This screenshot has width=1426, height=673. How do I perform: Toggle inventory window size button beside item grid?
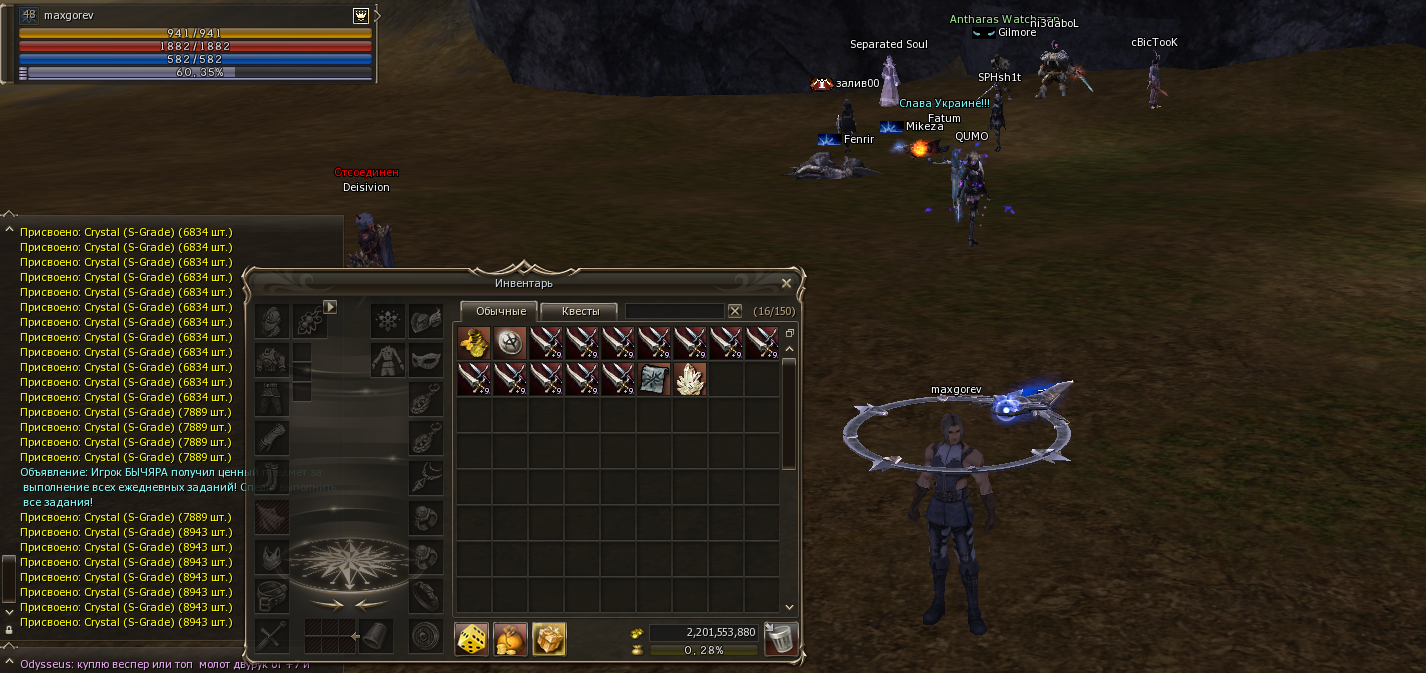(789, 333)
